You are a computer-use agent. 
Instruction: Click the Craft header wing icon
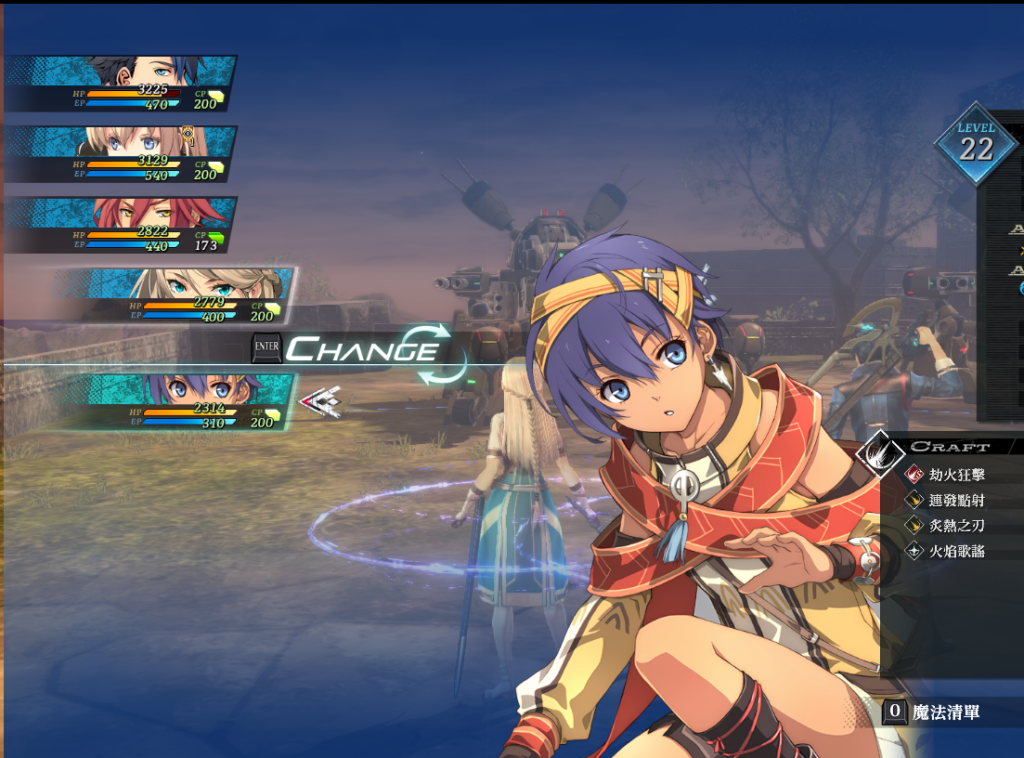[x=880, y=450]
